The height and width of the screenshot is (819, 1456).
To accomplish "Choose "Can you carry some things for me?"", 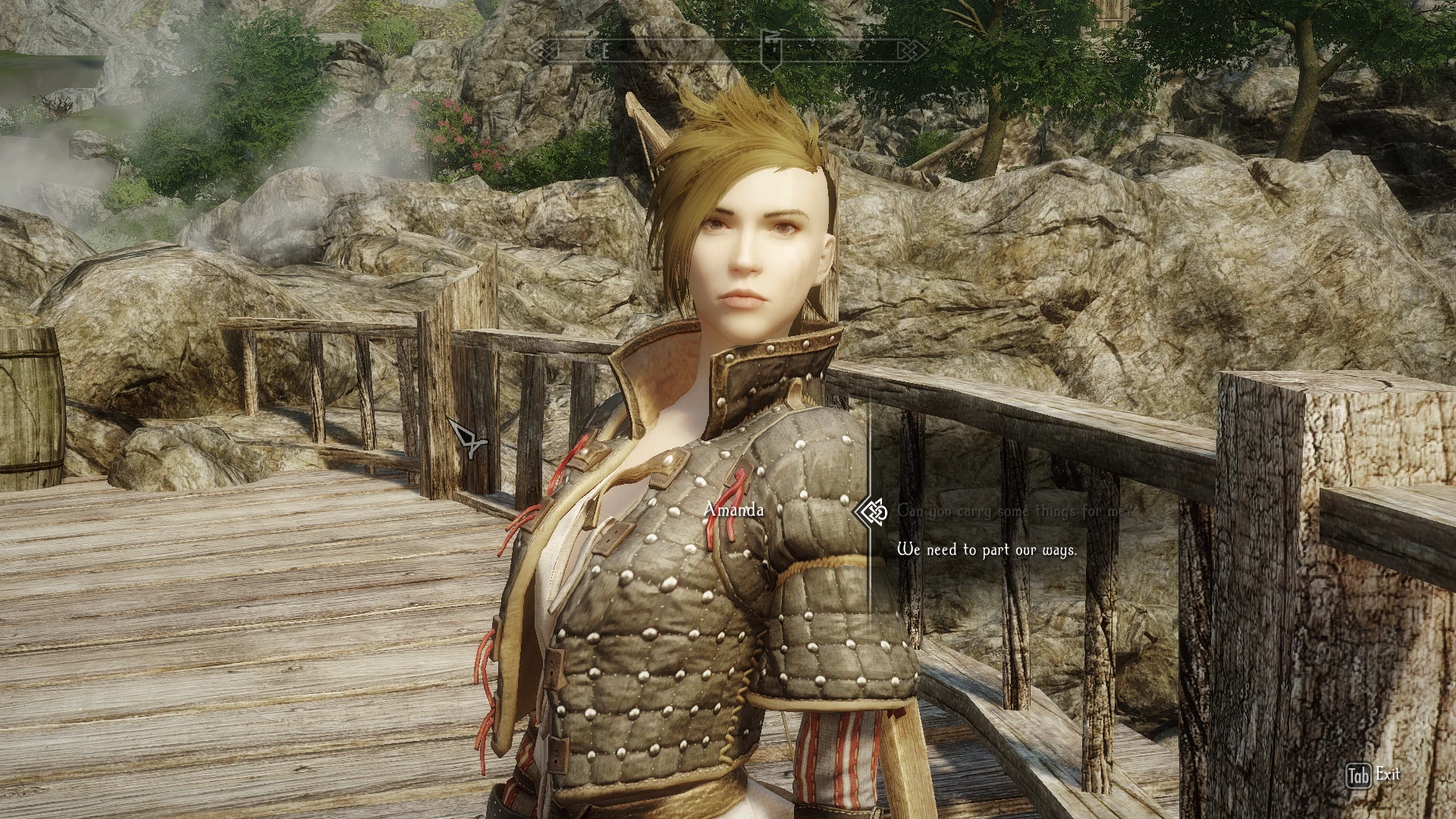I will tap(1013, 512).
